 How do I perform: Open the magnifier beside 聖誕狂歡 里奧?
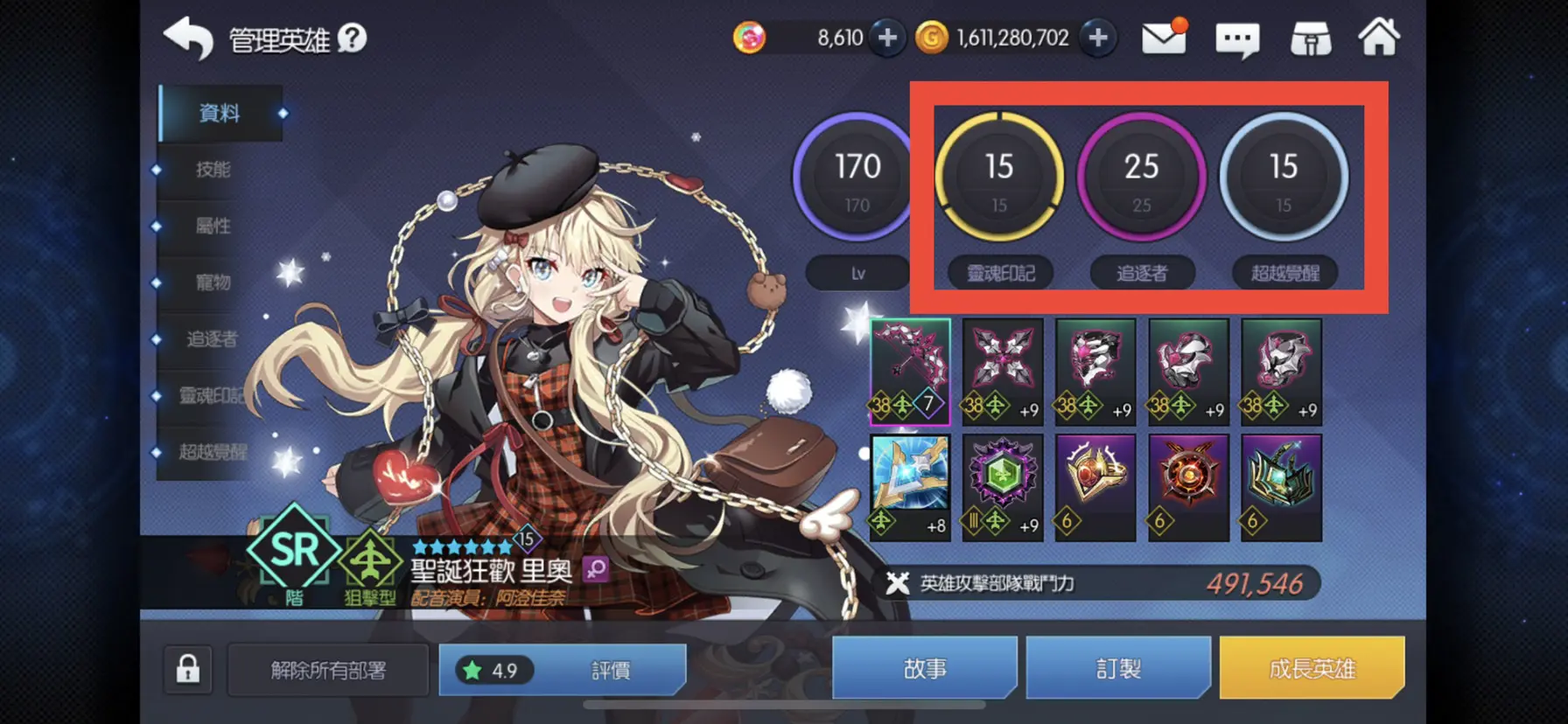coord(595,570)
